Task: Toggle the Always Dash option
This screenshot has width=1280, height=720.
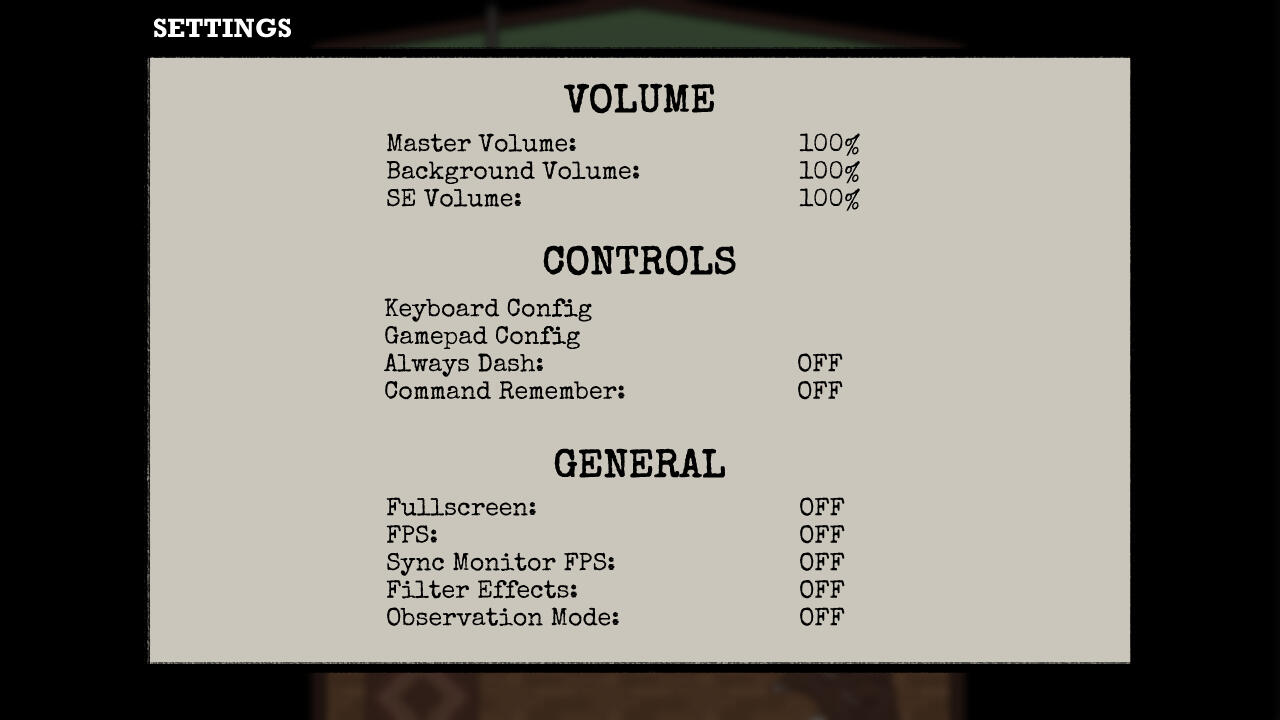Action: click(464, 364)
